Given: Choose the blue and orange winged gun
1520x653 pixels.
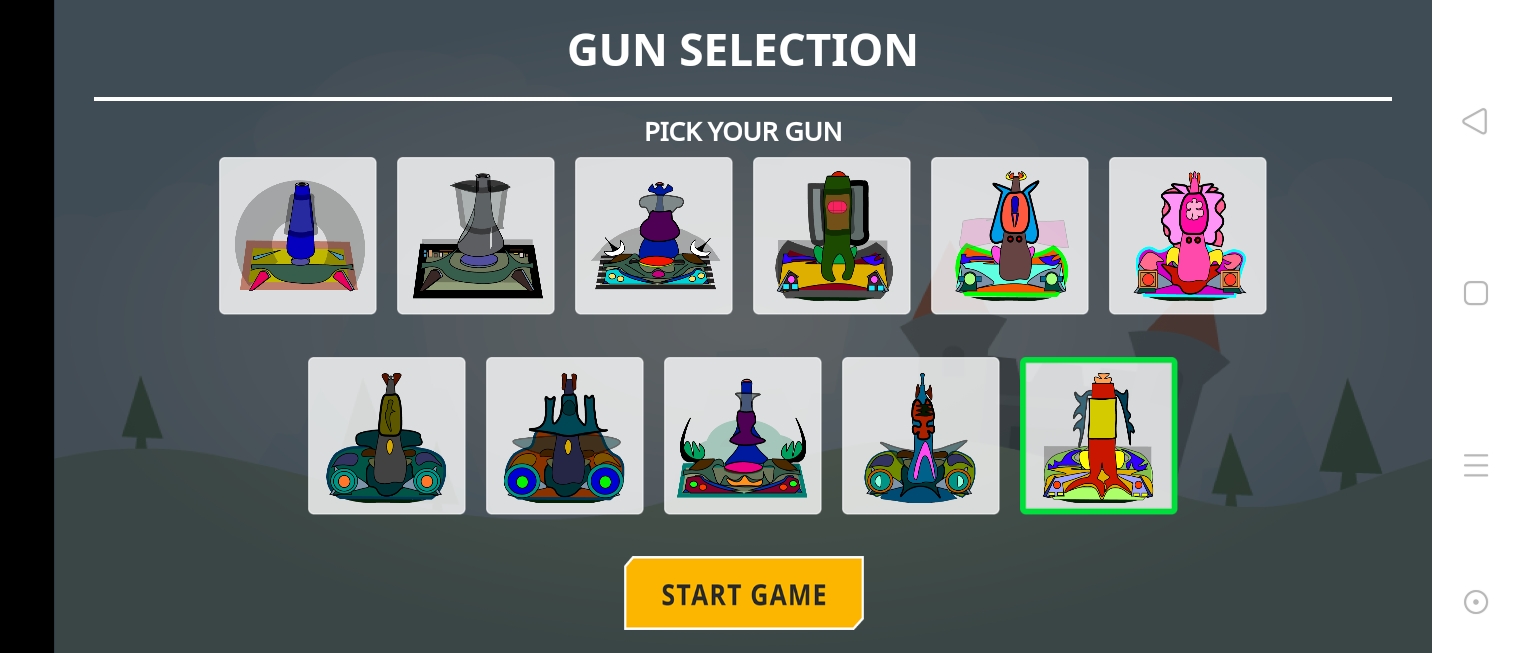Looking at the screenshot, I should pos(1010,236).
